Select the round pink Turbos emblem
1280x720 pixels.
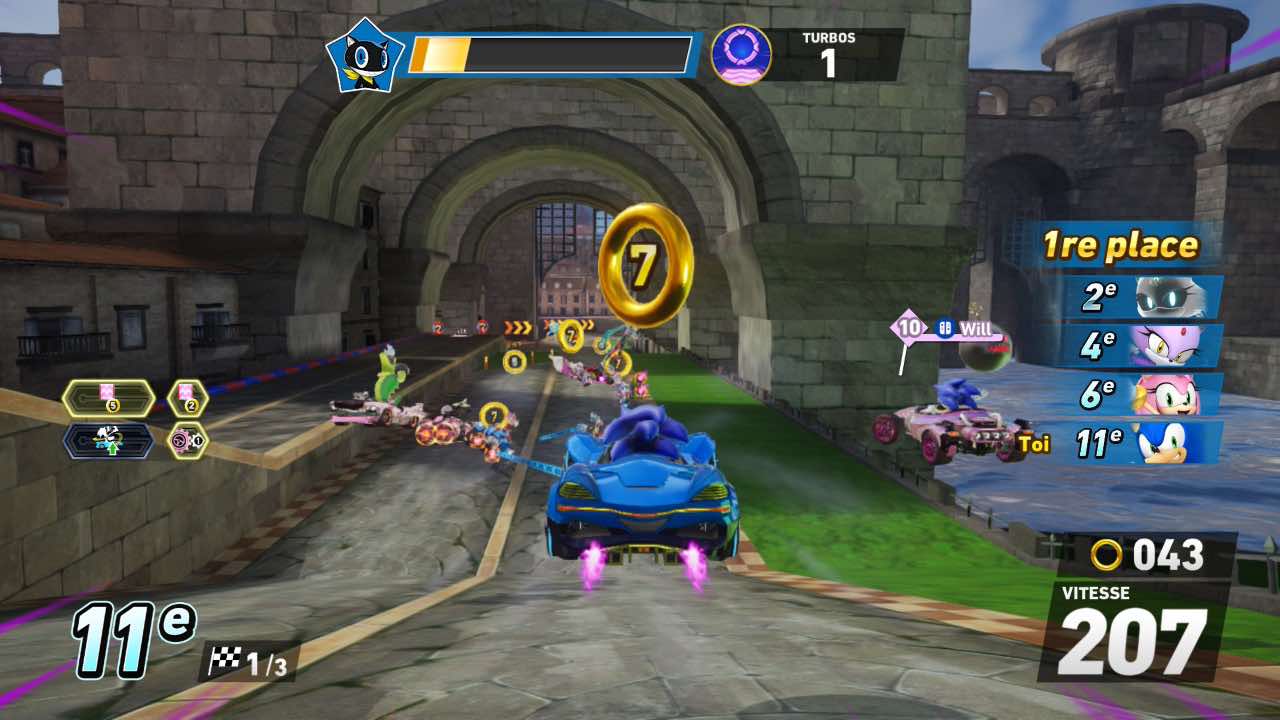pyautogui.click(x=741, y=55)
